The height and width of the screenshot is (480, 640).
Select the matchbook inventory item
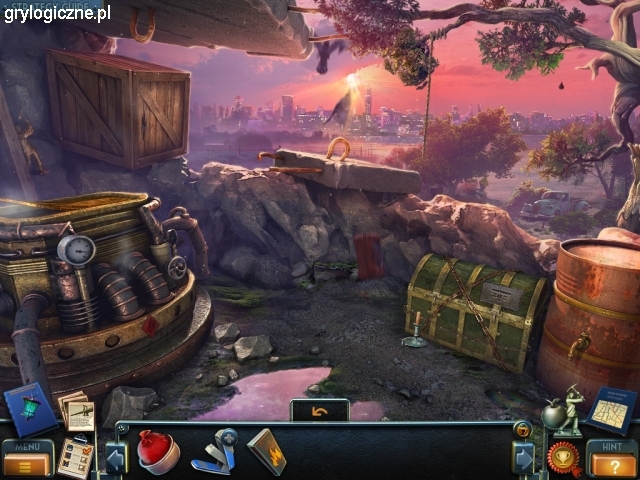tap(267, 451)
